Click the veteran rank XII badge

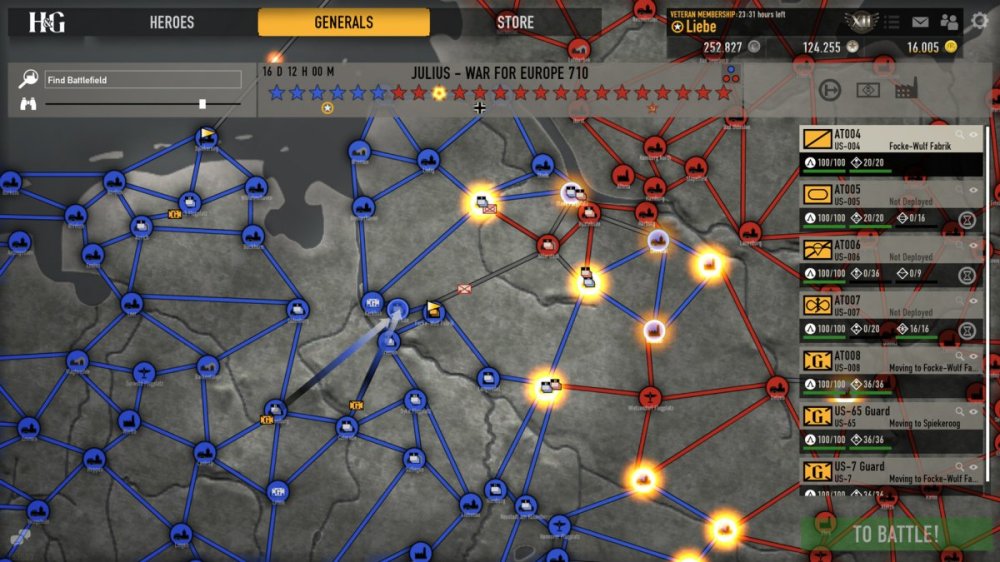pos(859,22)
